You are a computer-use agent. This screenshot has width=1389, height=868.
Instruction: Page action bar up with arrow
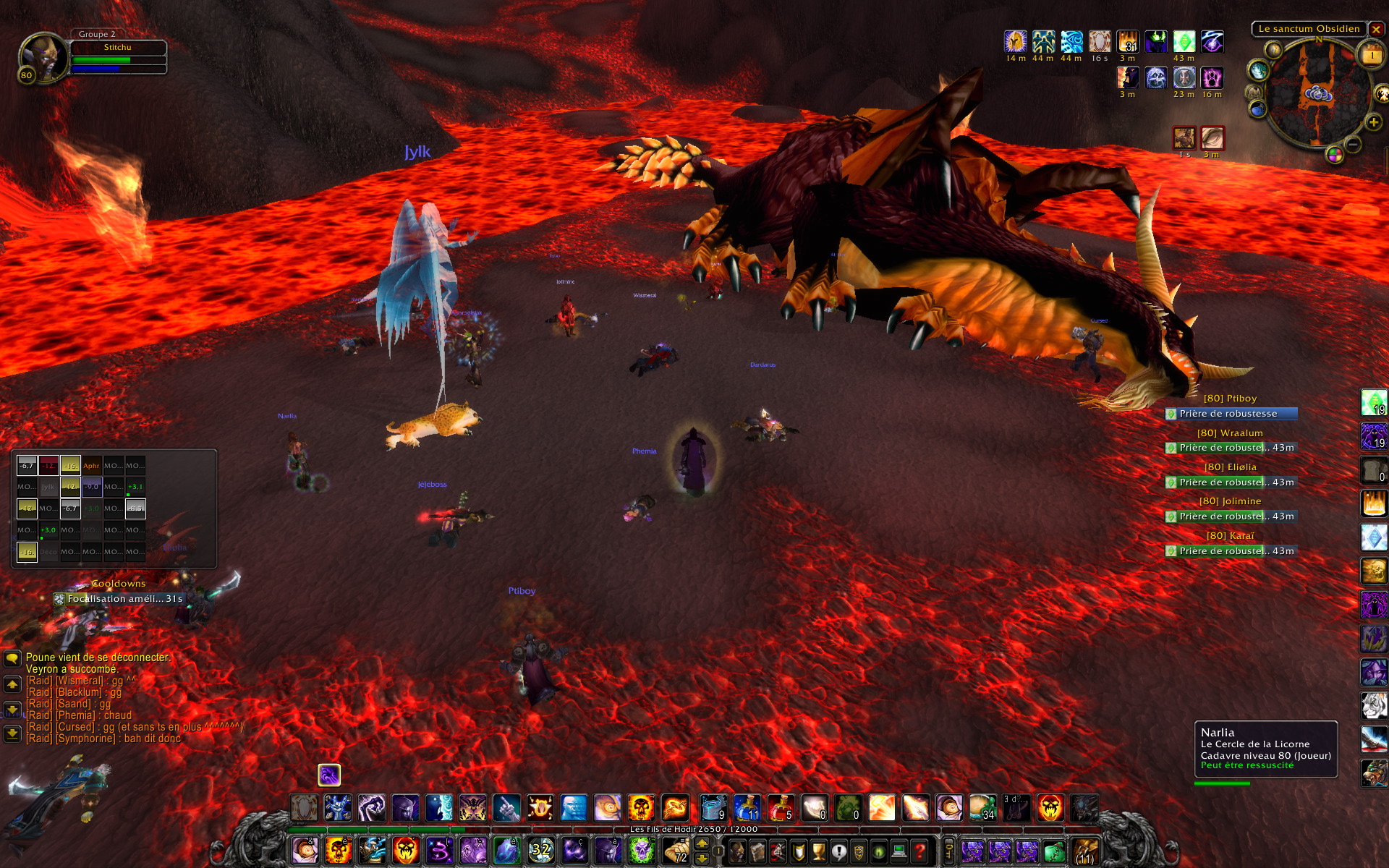pyautogui.click(x=702, y=843)
